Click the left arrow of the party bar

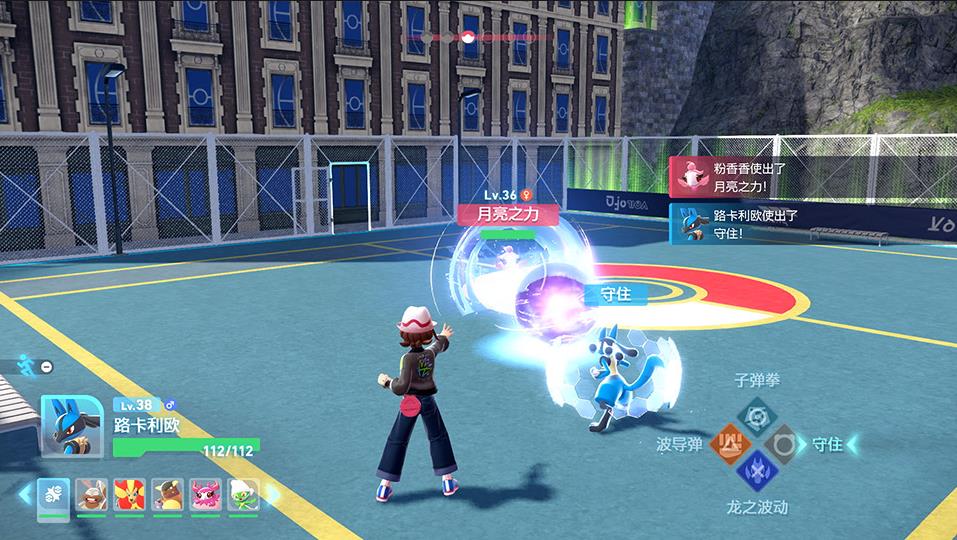[x=24, y=494]
